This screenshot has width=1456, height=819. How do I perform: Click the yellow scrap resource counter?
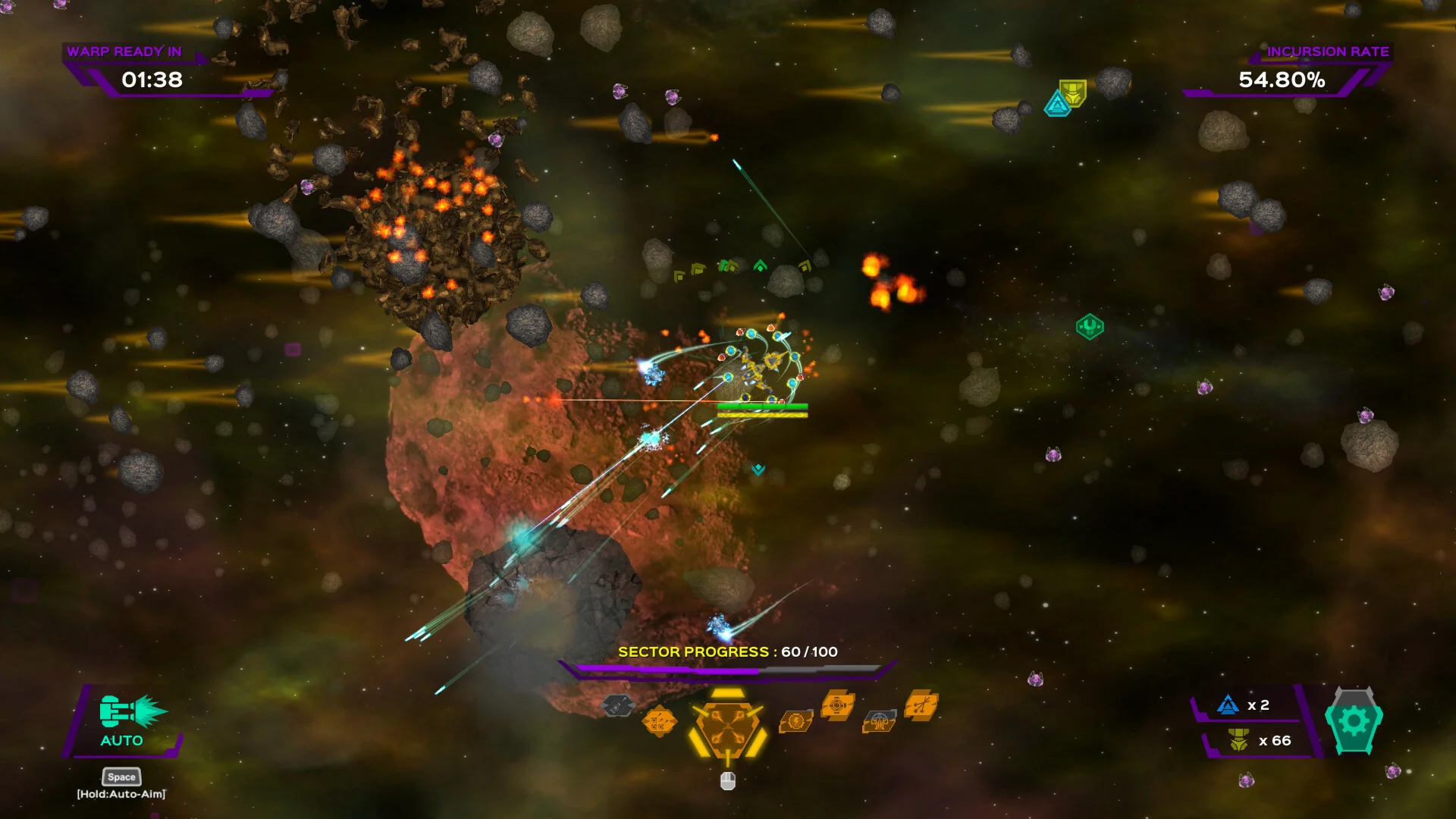pos(1257,741)
